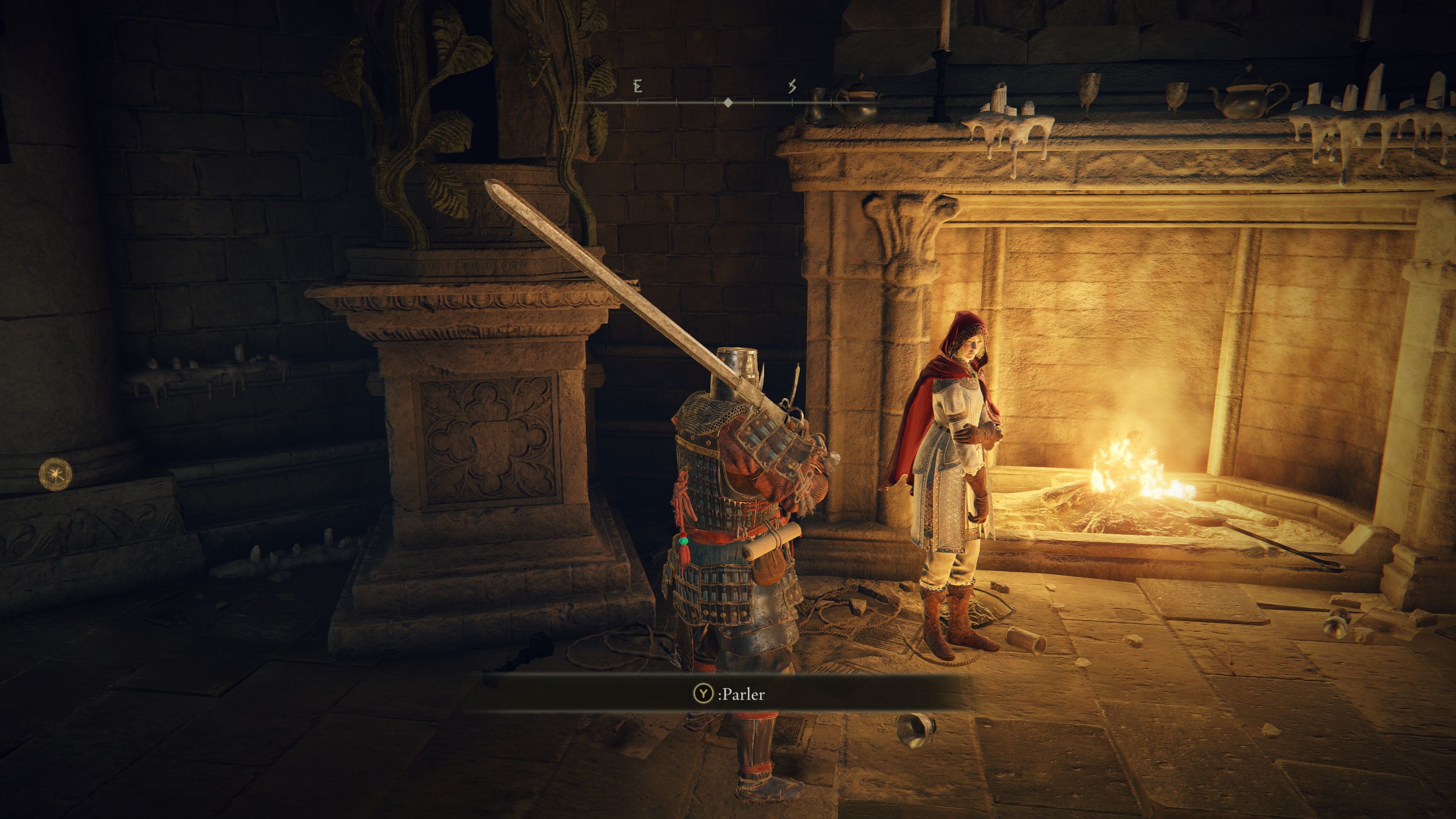Click the golden sunburst status icon
Viewport: 1456px width, 819px height.
click(x=55, y=474)
